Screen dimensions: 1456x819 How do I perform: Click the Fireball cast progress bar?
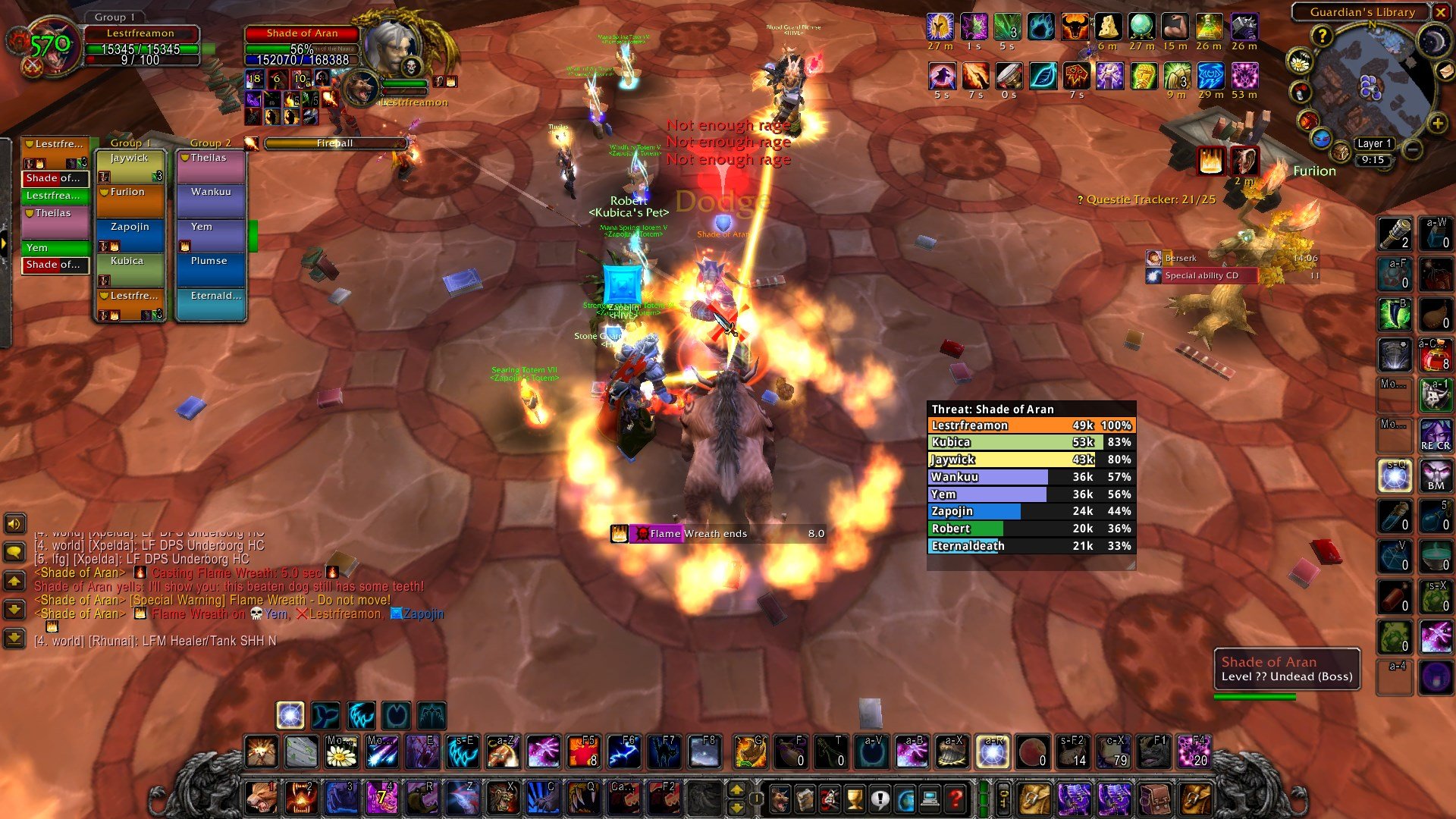tap(334, 143)
